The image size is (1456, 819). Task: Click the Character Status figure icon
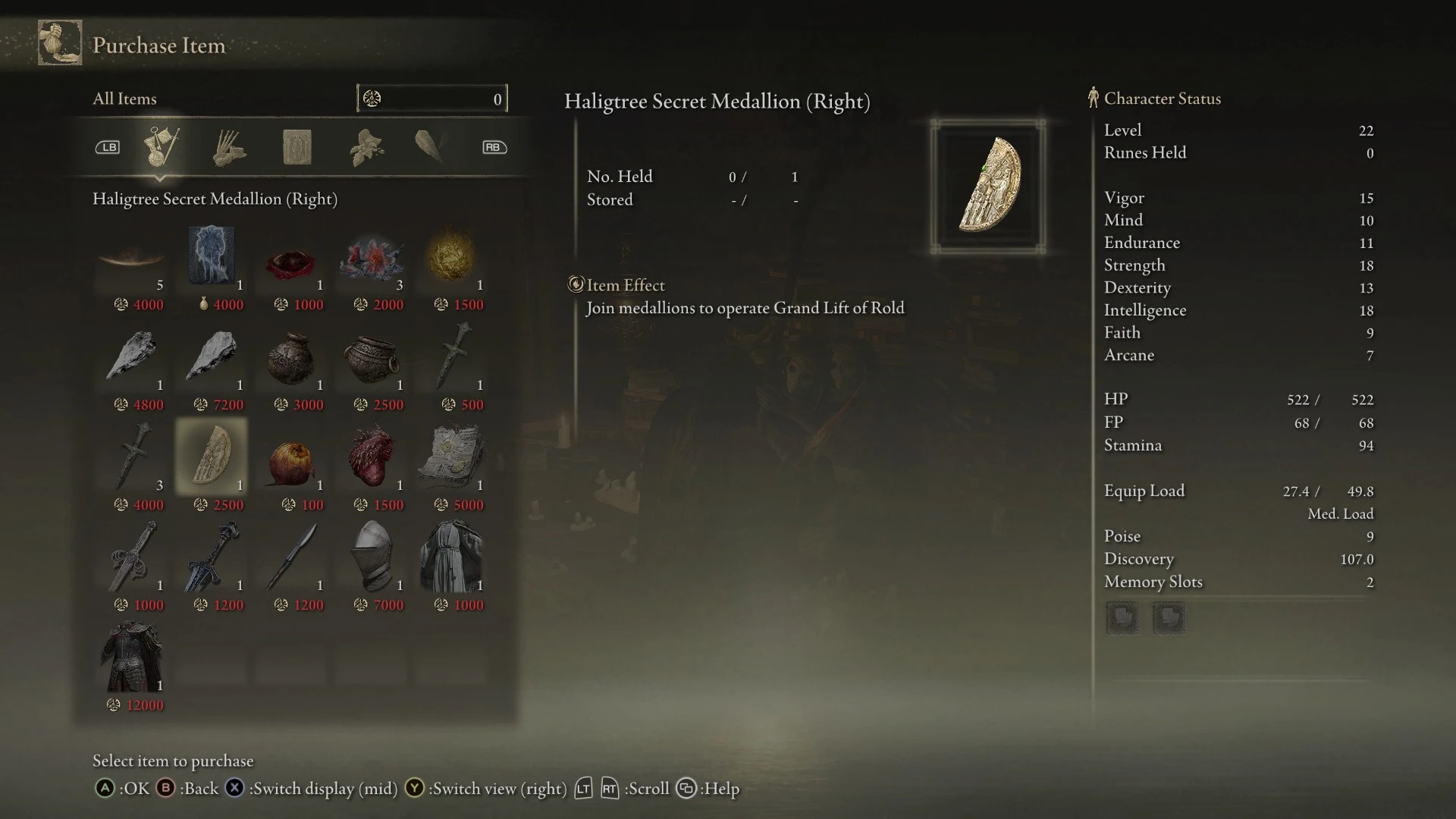(x=1093, y=98)
